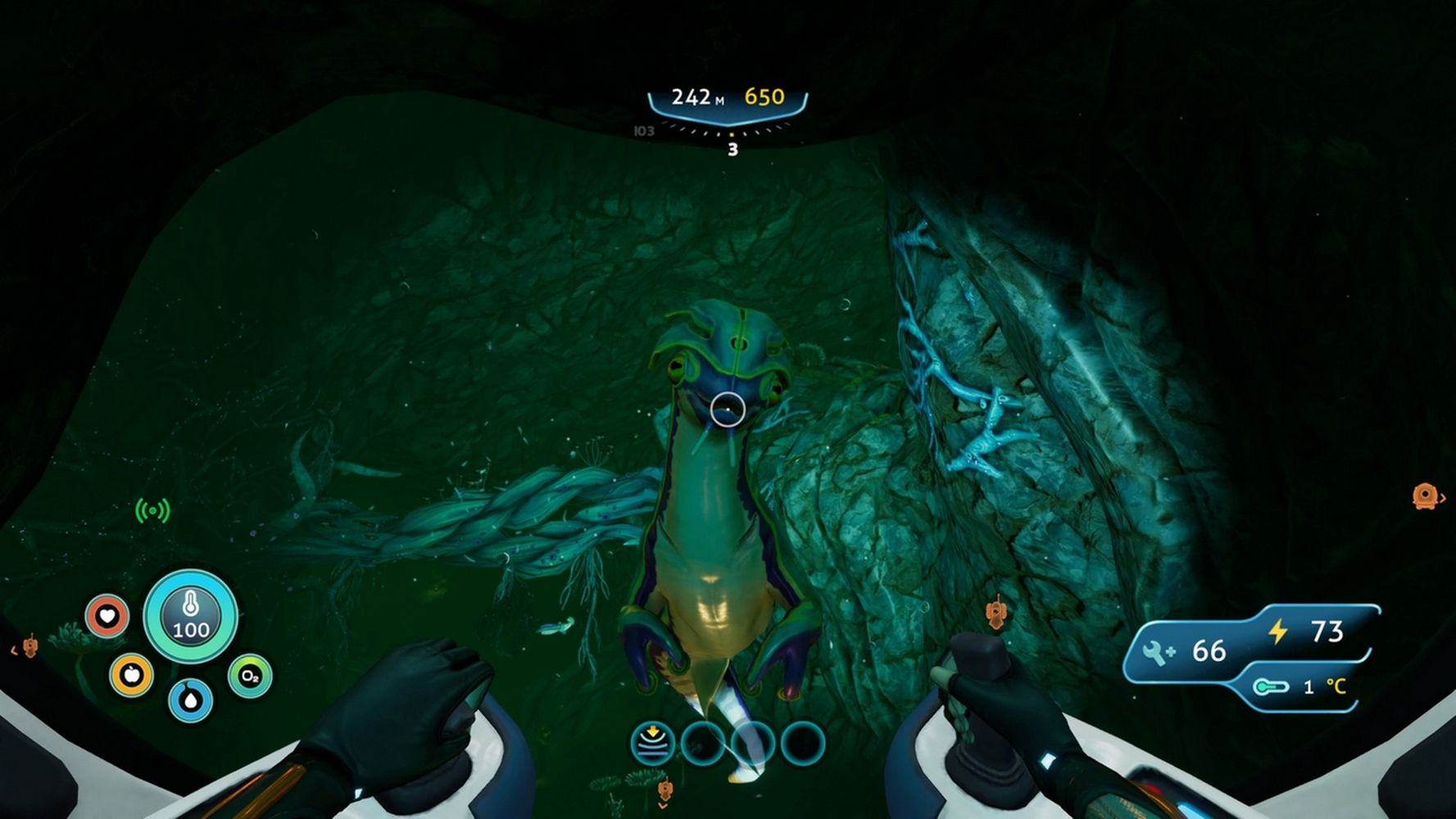
Task: Click the thermometer body temperature gauge
Action: 190,617
